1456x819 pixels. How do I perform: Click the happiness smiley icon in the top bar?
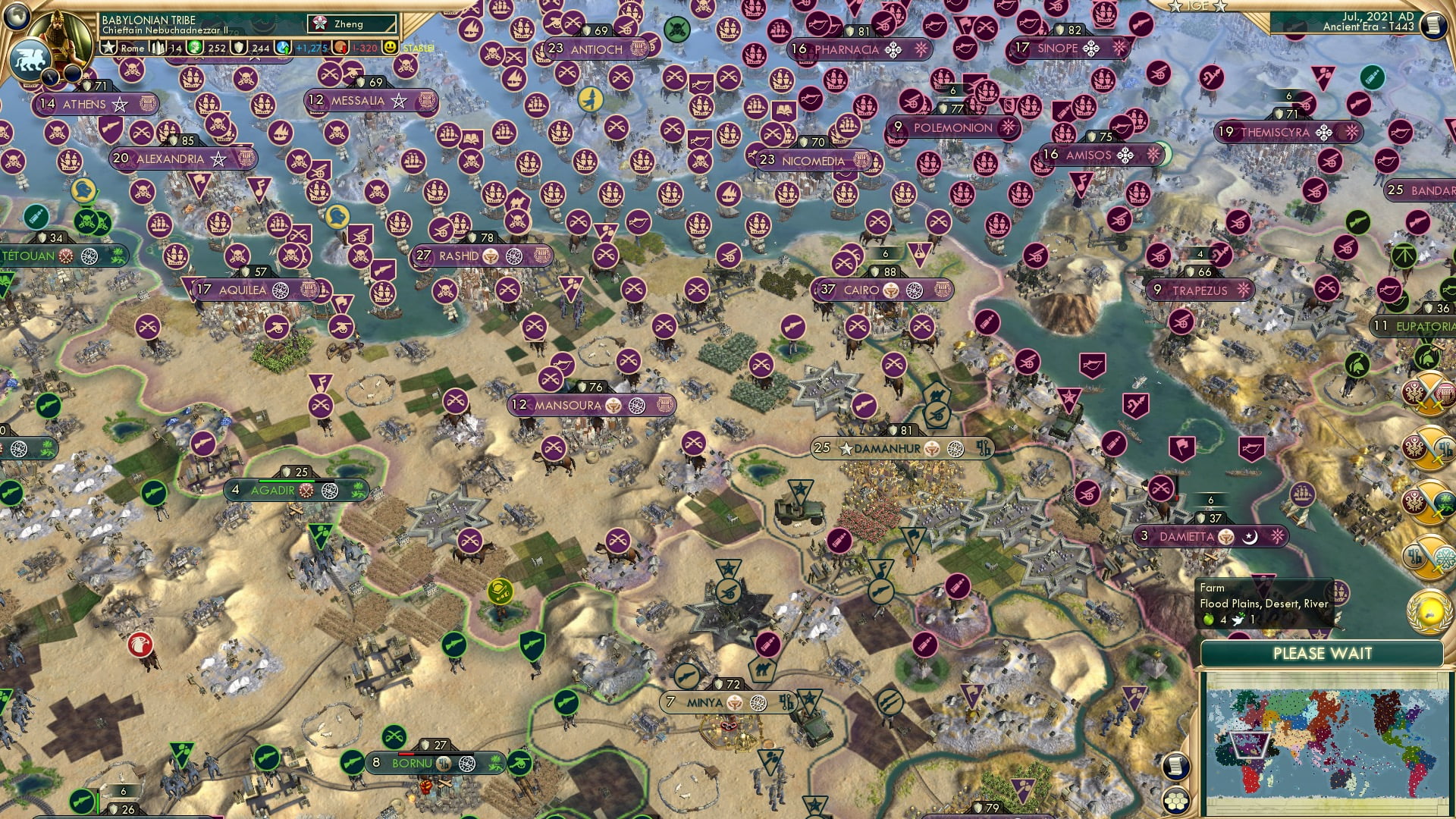tap(389, 49)
